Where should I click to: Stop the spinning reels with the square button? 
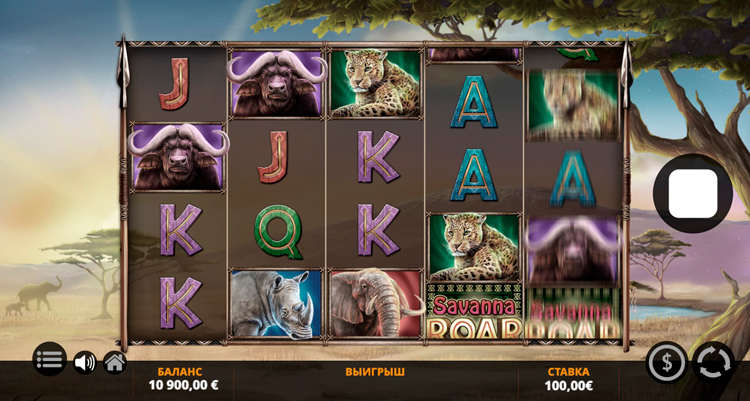point(692,194)
